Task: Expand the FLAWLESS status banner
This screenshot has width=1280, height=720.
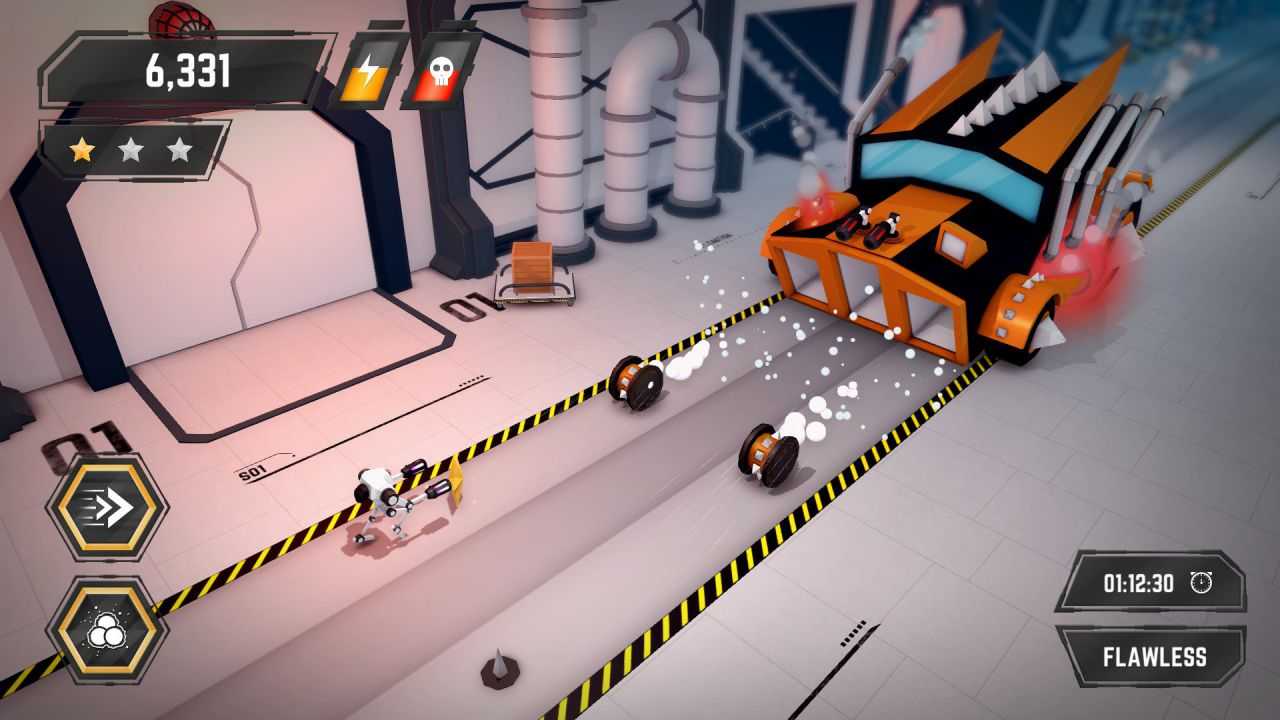Action: [1151, 657]
